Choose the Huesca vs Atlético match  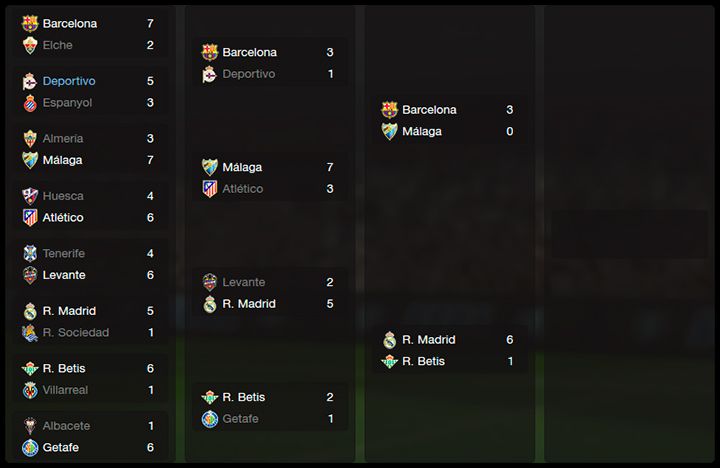pos(92,207)
